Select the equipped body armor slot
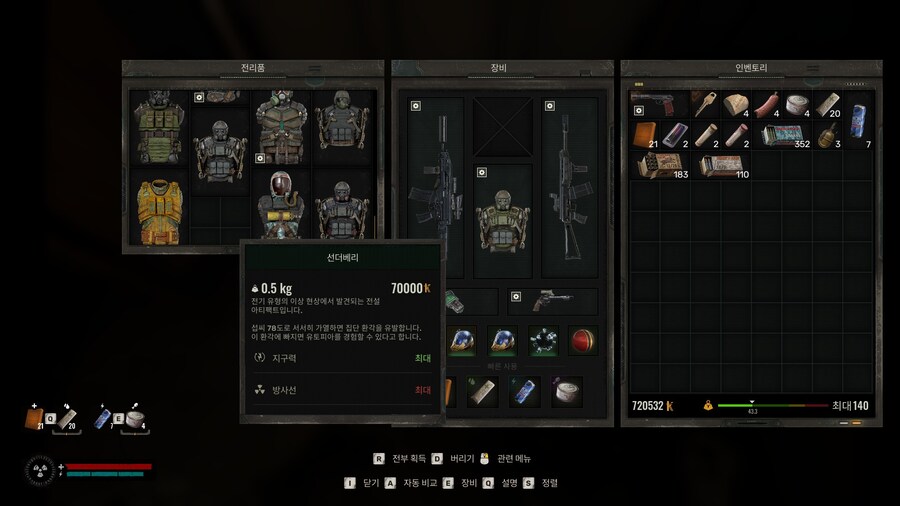 [502, 222]
